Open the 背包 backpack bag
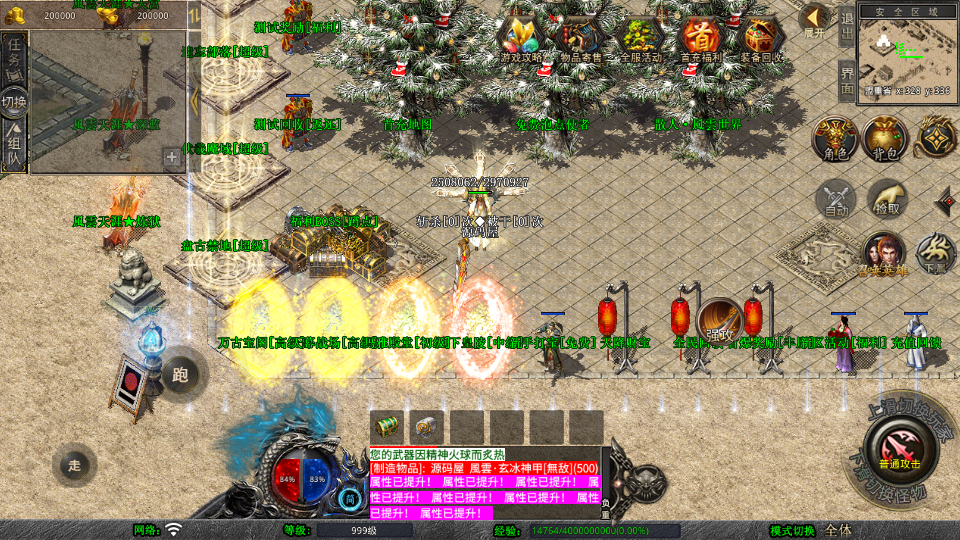This screenshot has width=960, height=540. click(884, 139)
